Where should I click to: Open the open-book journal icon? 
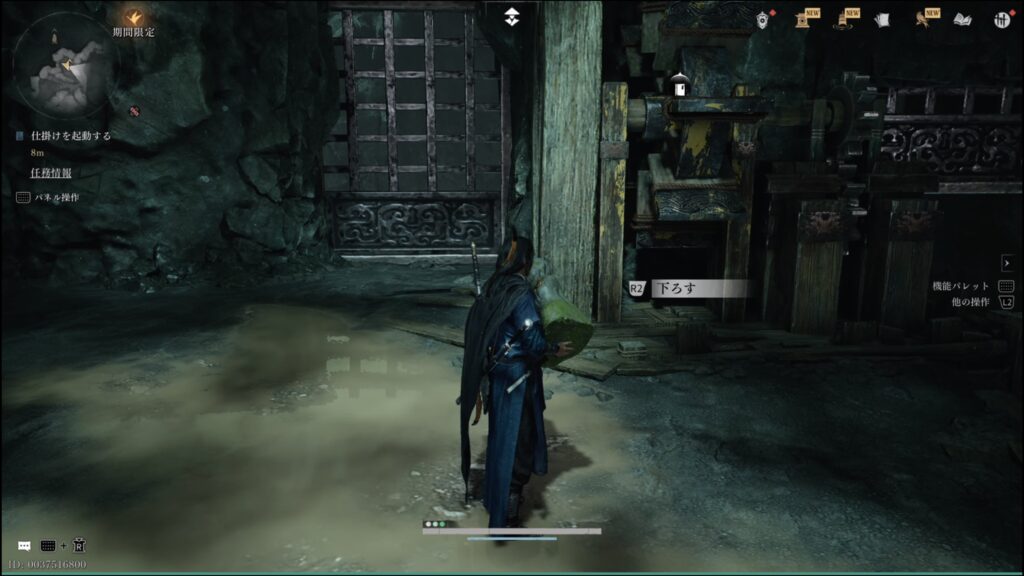coord(962,19)
